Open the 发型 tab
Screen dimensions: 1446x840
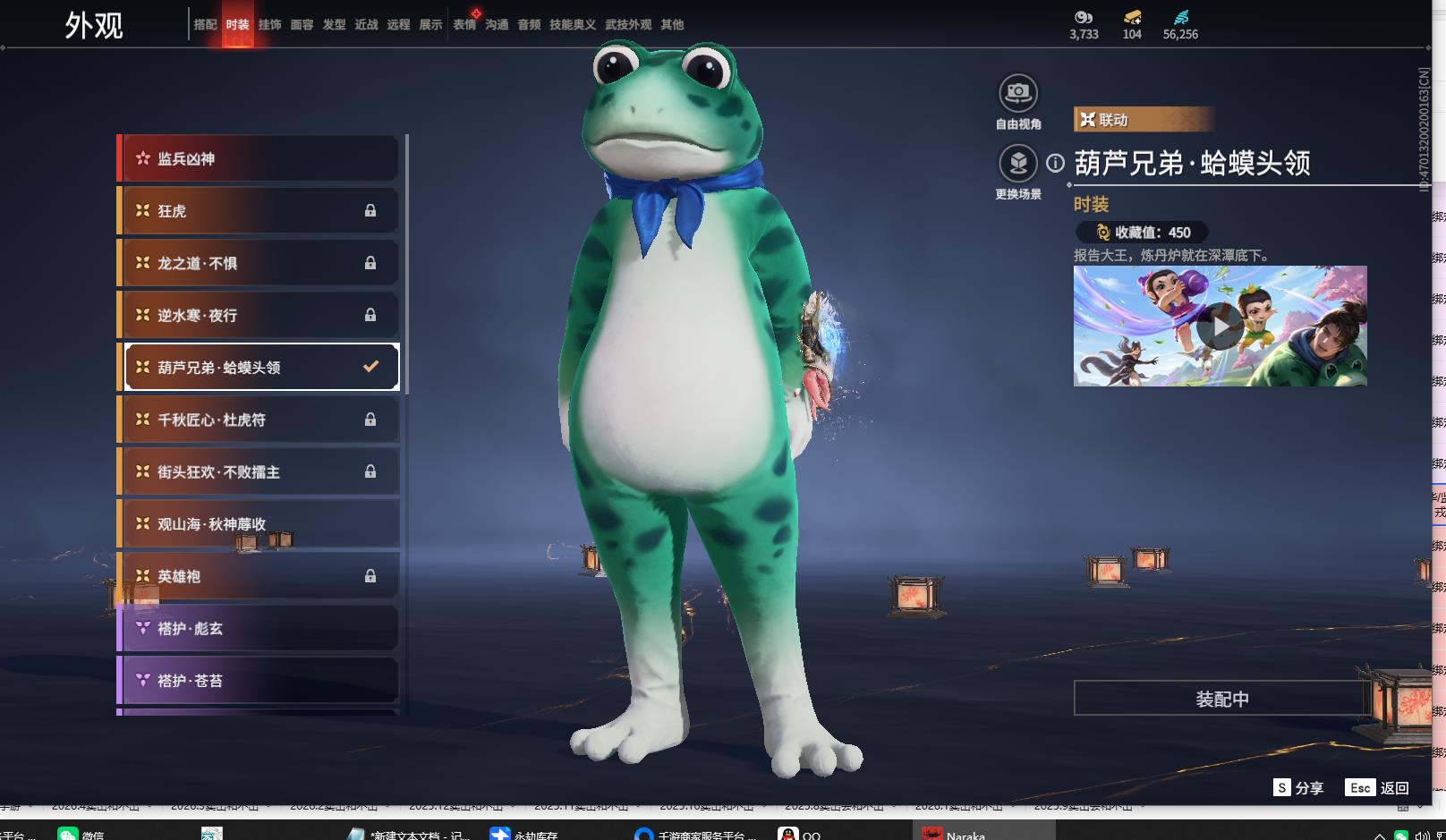point(334,25)
